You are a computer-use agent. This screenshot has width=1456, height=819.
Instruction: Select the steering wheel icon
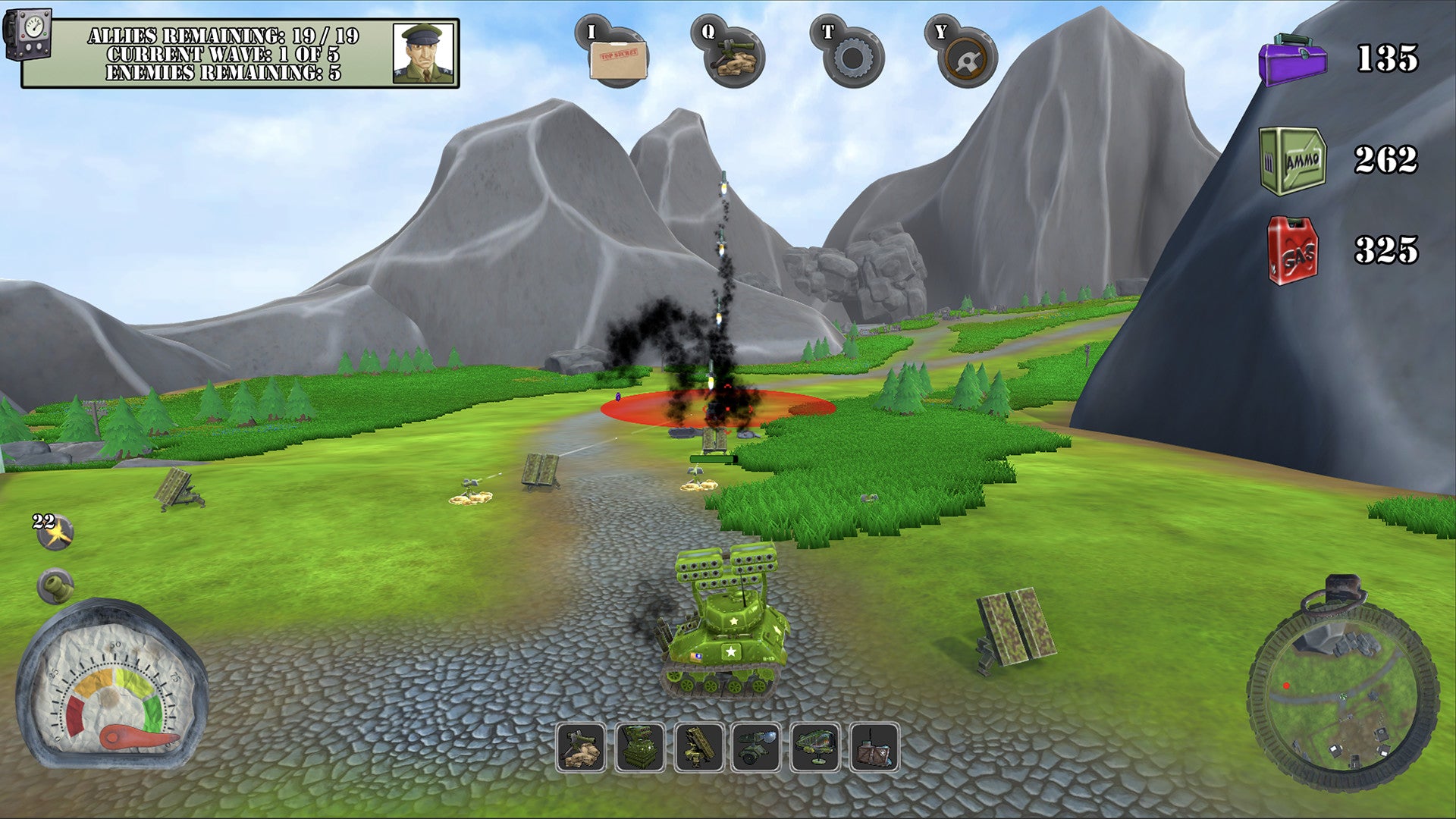(965, 57)
